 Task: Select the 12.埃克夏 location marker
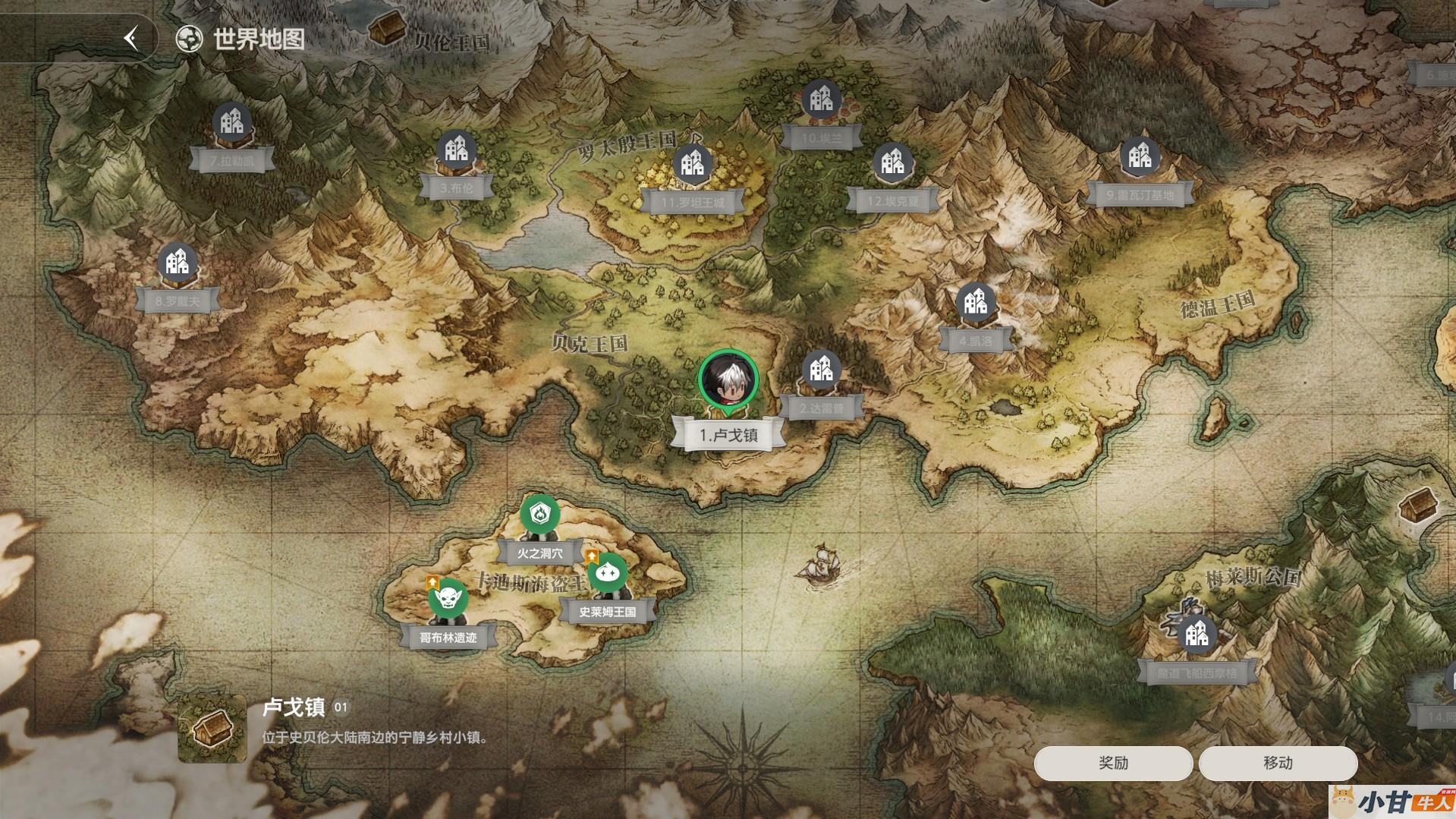tap(892, 162)
